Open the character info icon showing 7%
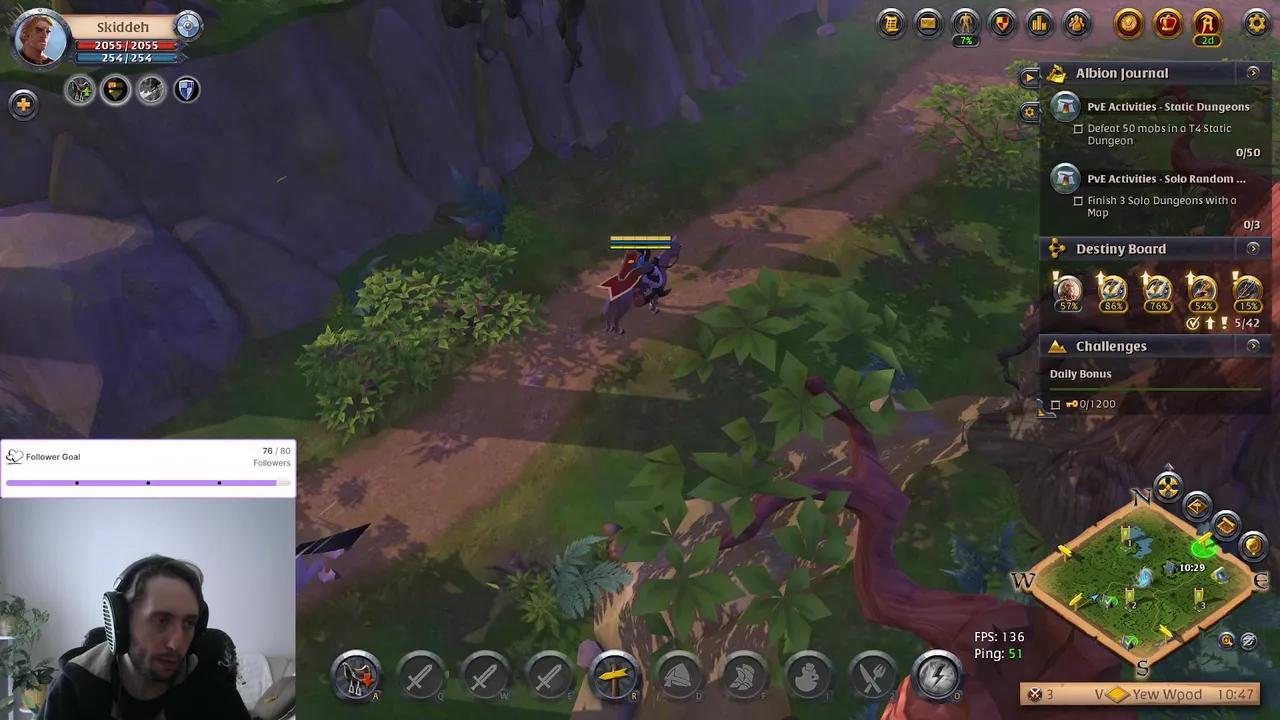Screen dimensions: 1280x720 pyautogui.click(x=965, y=24)
